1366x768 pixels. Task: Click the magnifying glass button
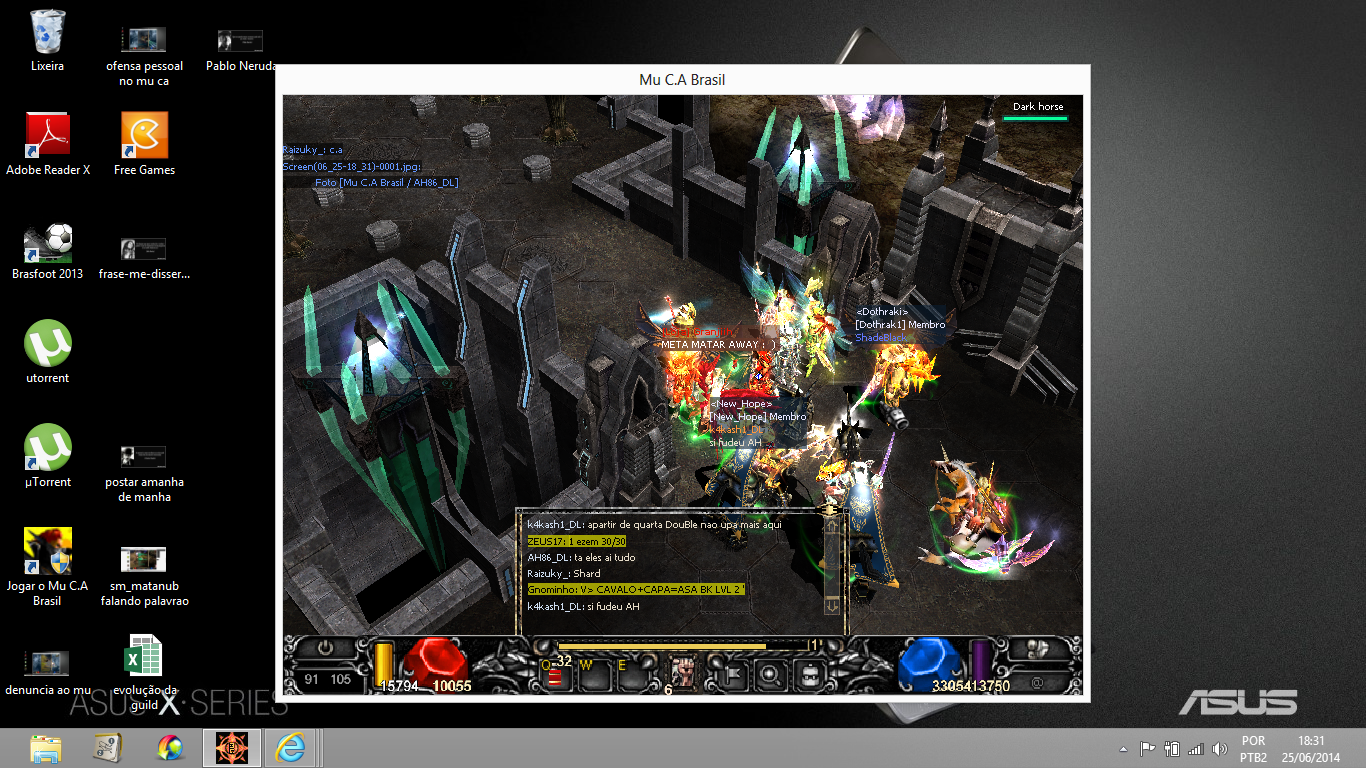pos(770,674)
